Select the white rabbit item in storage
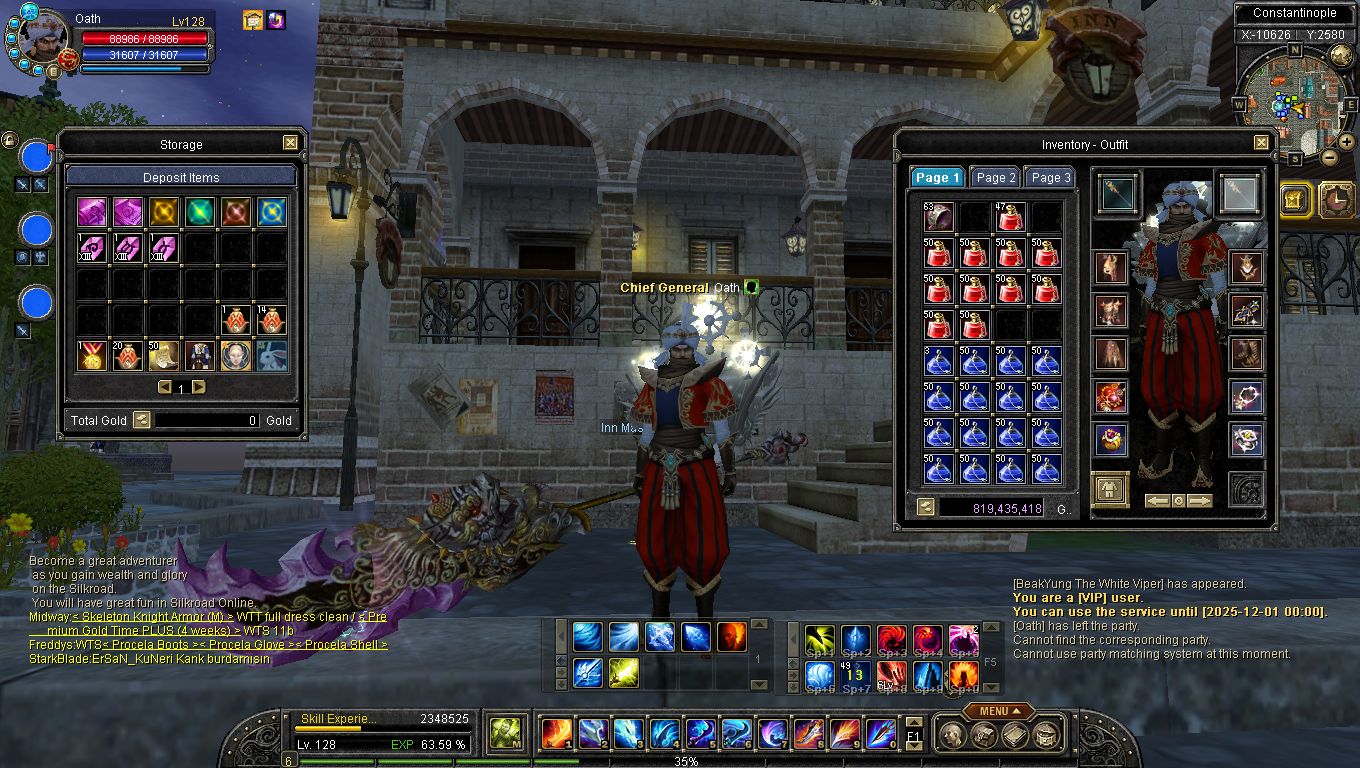This screenshot has height=768, width=1360. coord(271,355)
